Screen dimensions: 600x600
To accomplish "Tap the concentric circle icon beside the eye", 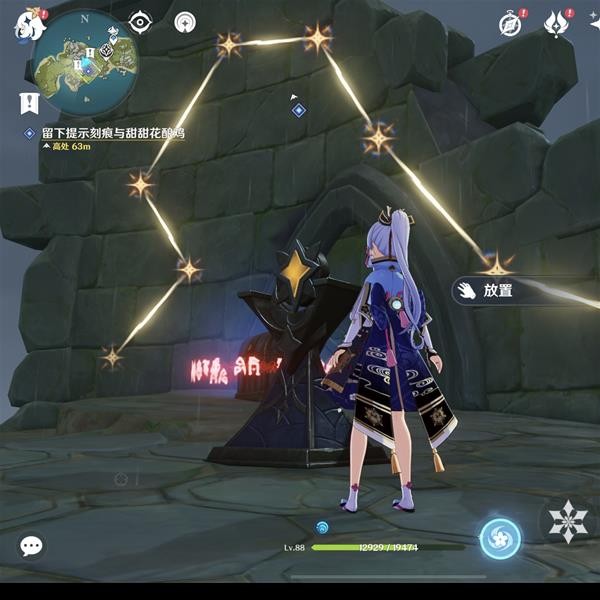I will click(x=185, y=22).
